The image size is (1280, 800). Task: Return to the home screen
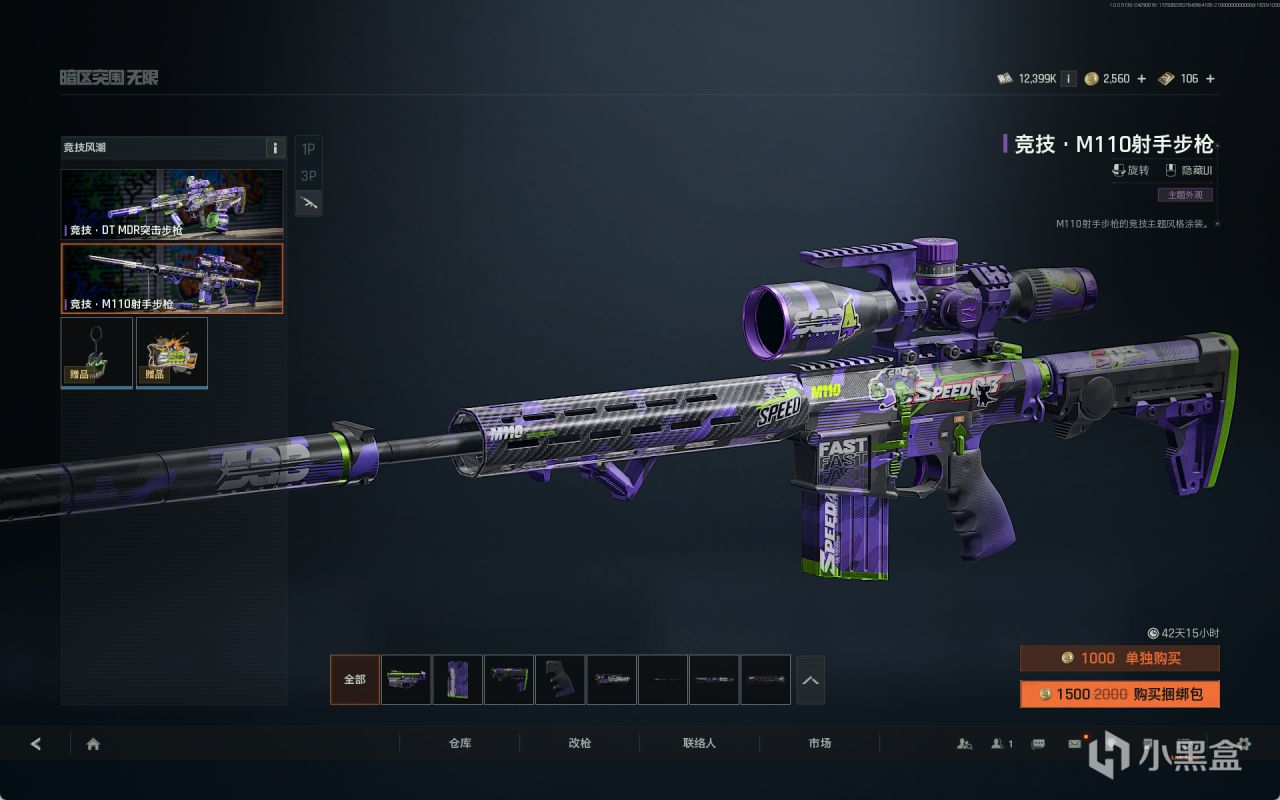pyautogui.click(x=93, y=744)
